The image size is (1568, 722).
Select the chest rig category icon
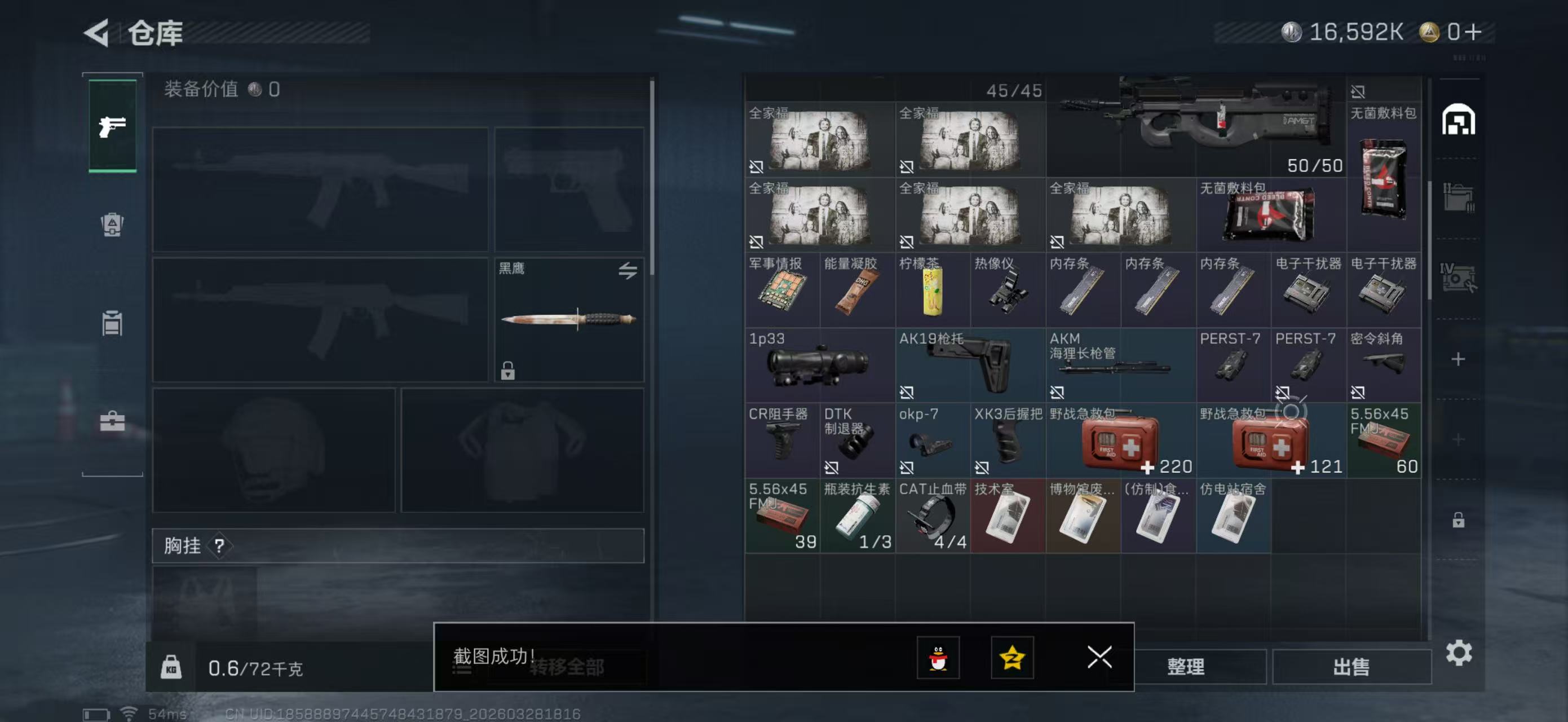[112, 323]
